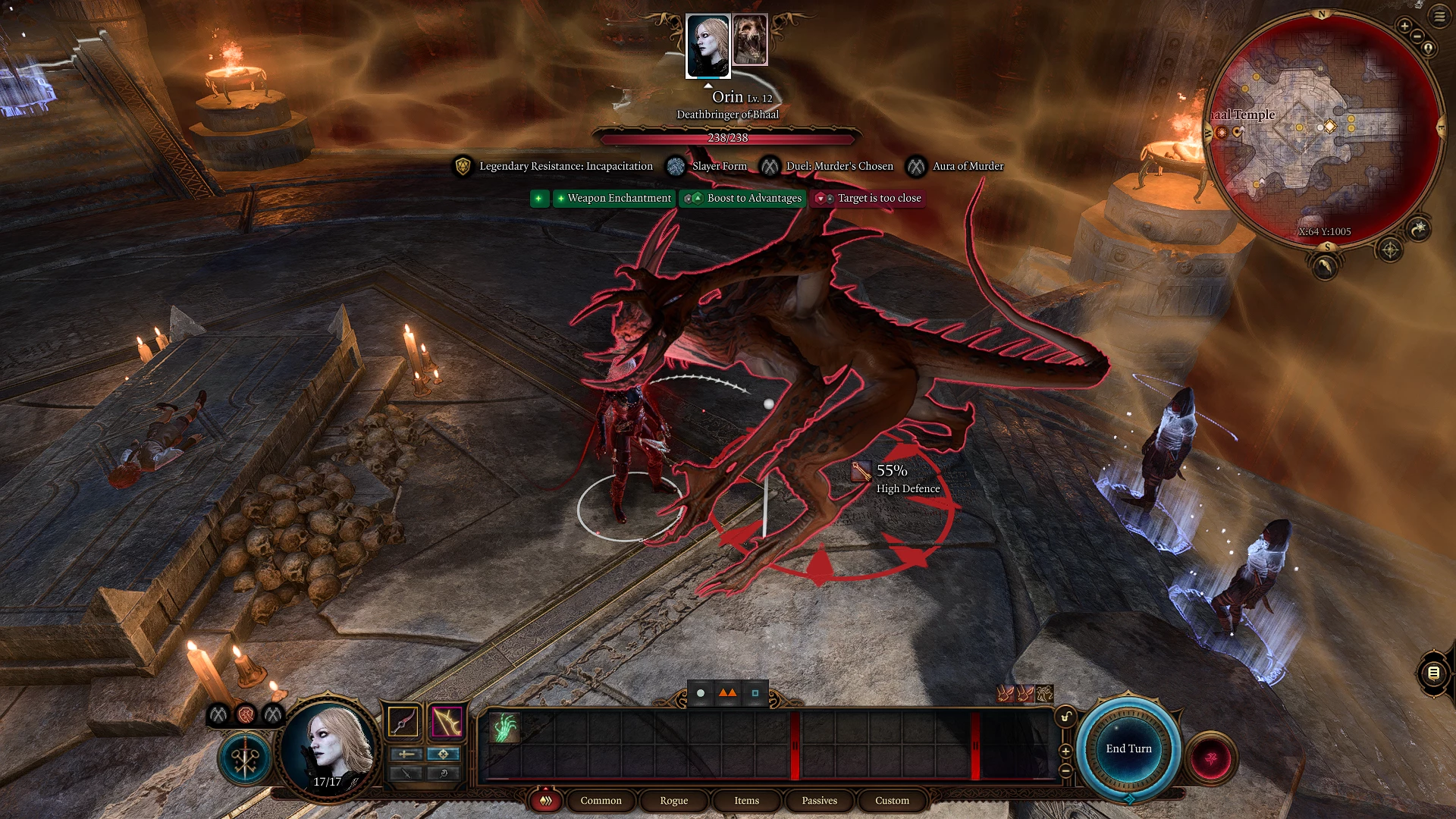The image size is (1456, 819).
Task: Activate the green skeletal hand ability
Action: pyautogui.click(x=504, y=726)
